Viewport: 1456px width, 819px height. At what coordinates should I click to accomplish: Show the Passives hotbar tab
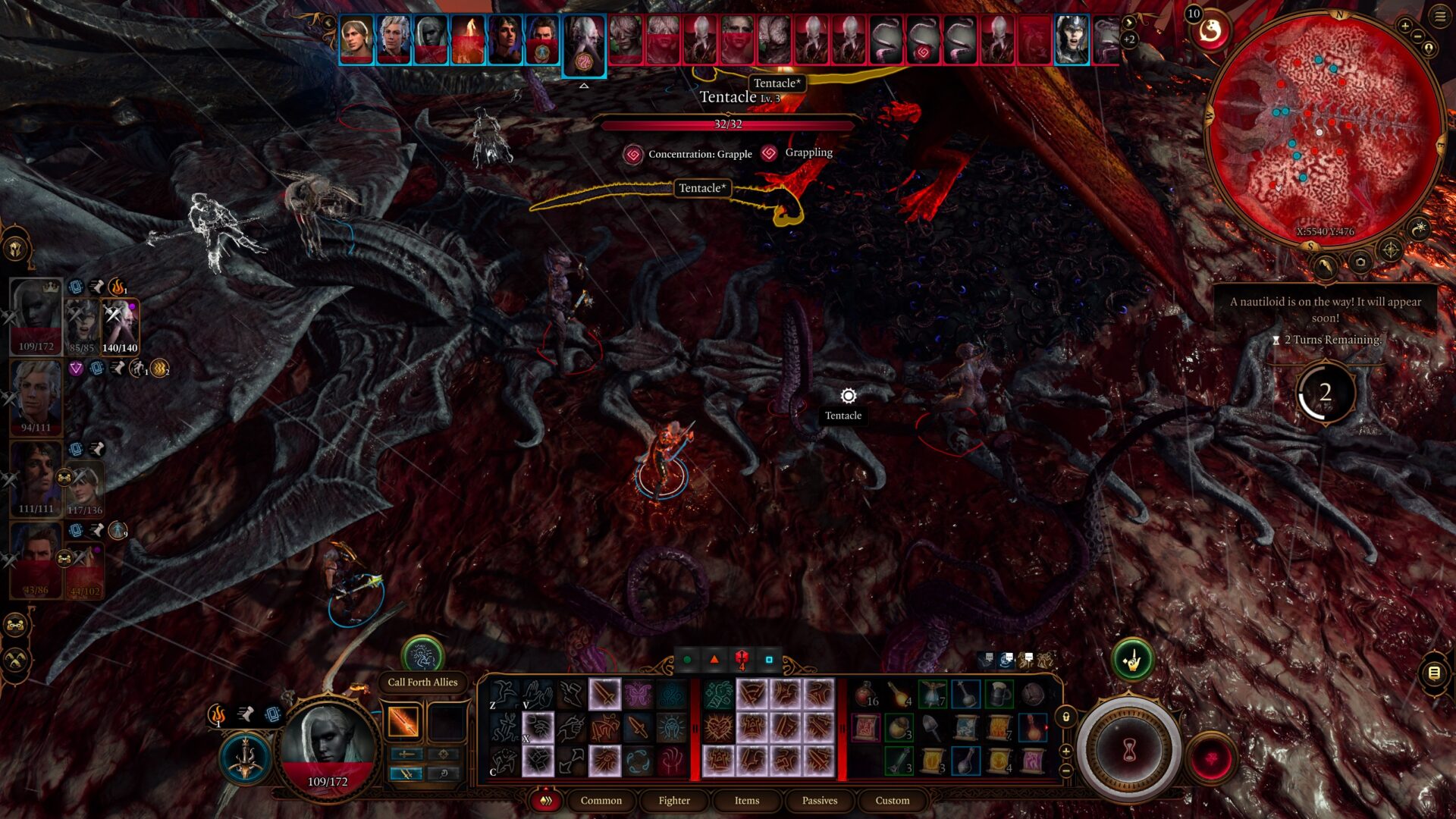tap(820, 800)
